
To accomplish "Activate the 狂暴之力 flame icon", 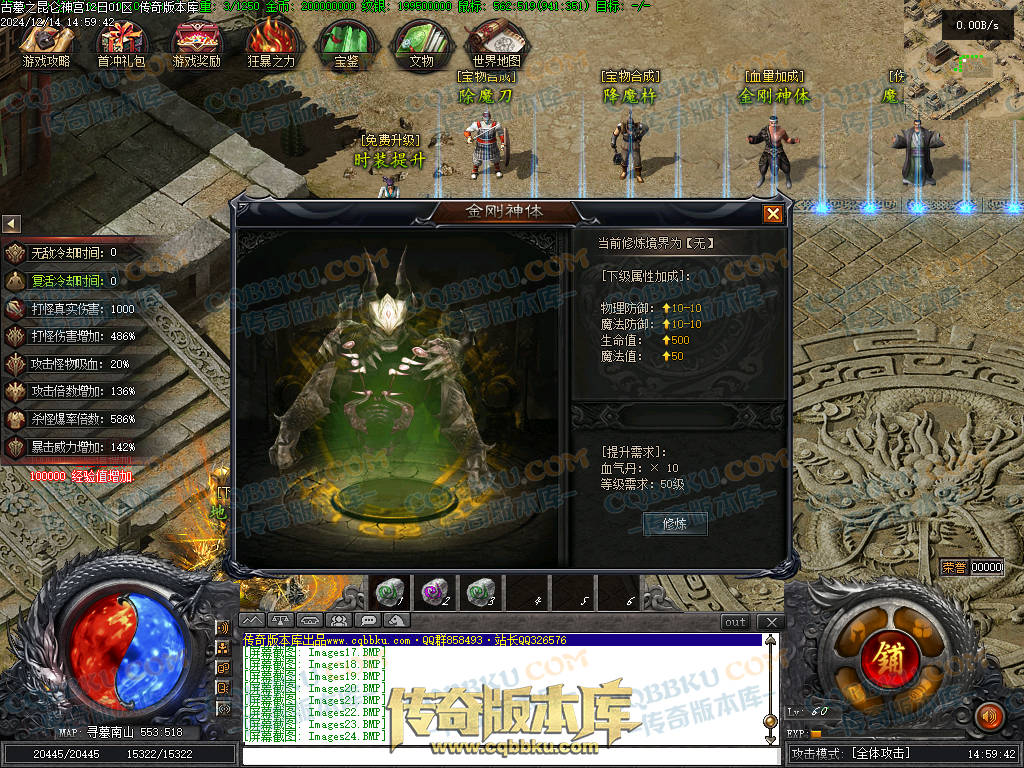I will [271, 42].
